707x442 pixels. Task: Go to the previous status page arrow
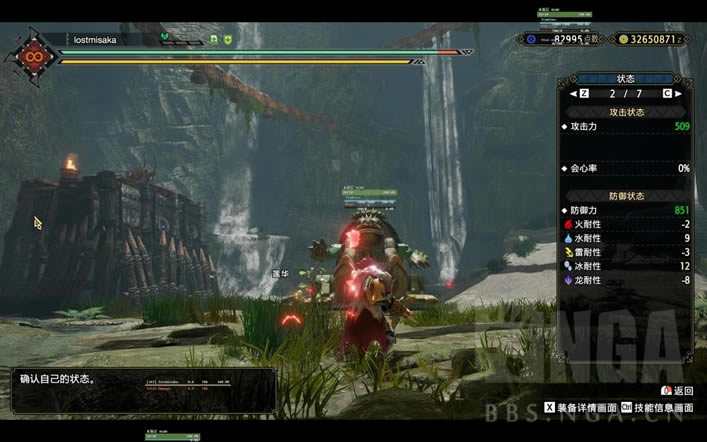pos(574,93)
